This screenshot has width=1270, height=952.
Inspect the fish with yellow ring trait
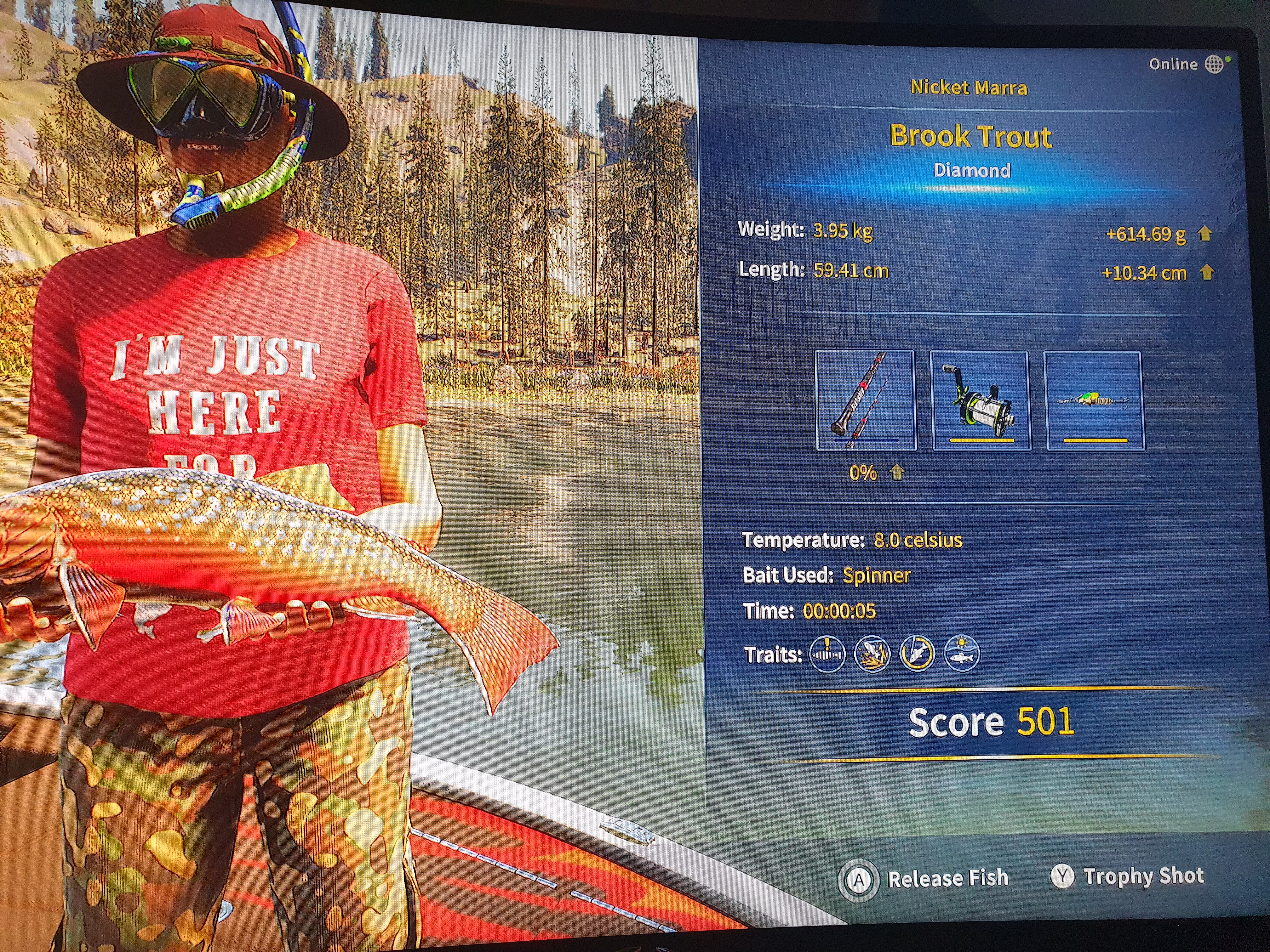917,654
